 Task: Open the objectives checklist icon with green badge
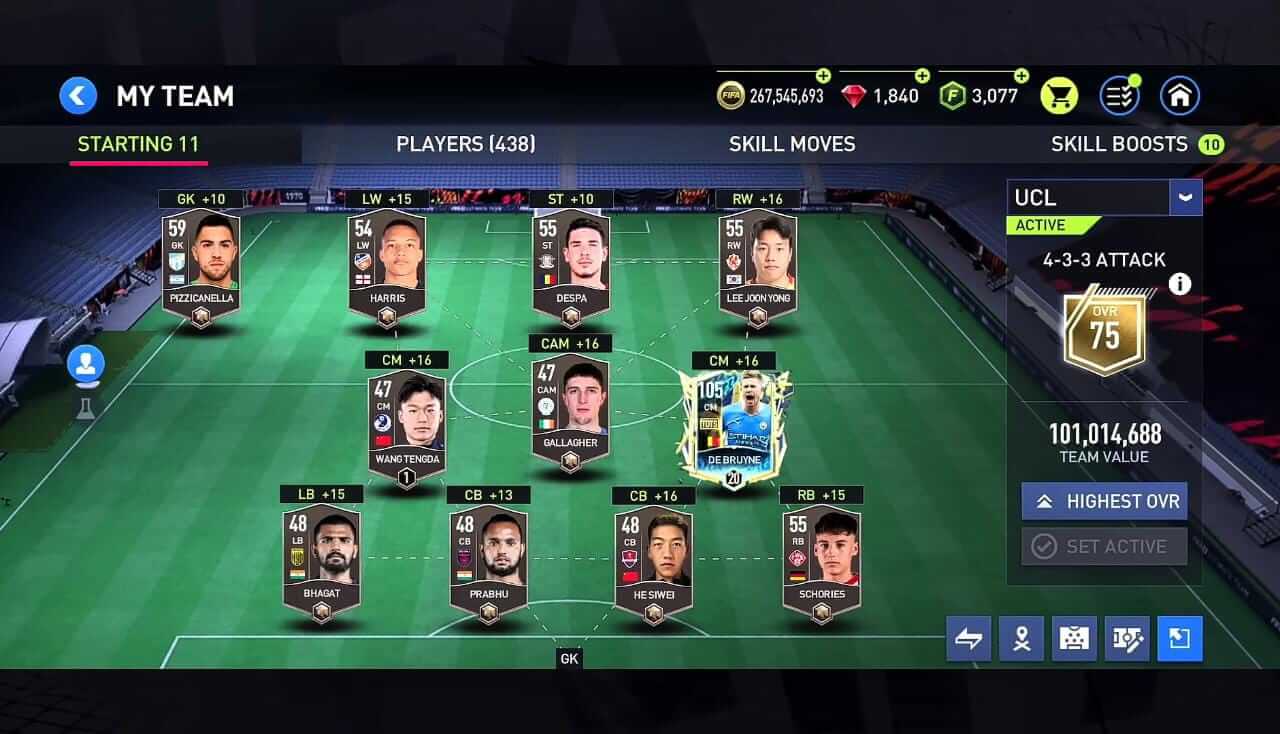click(x=1119, y=95)
